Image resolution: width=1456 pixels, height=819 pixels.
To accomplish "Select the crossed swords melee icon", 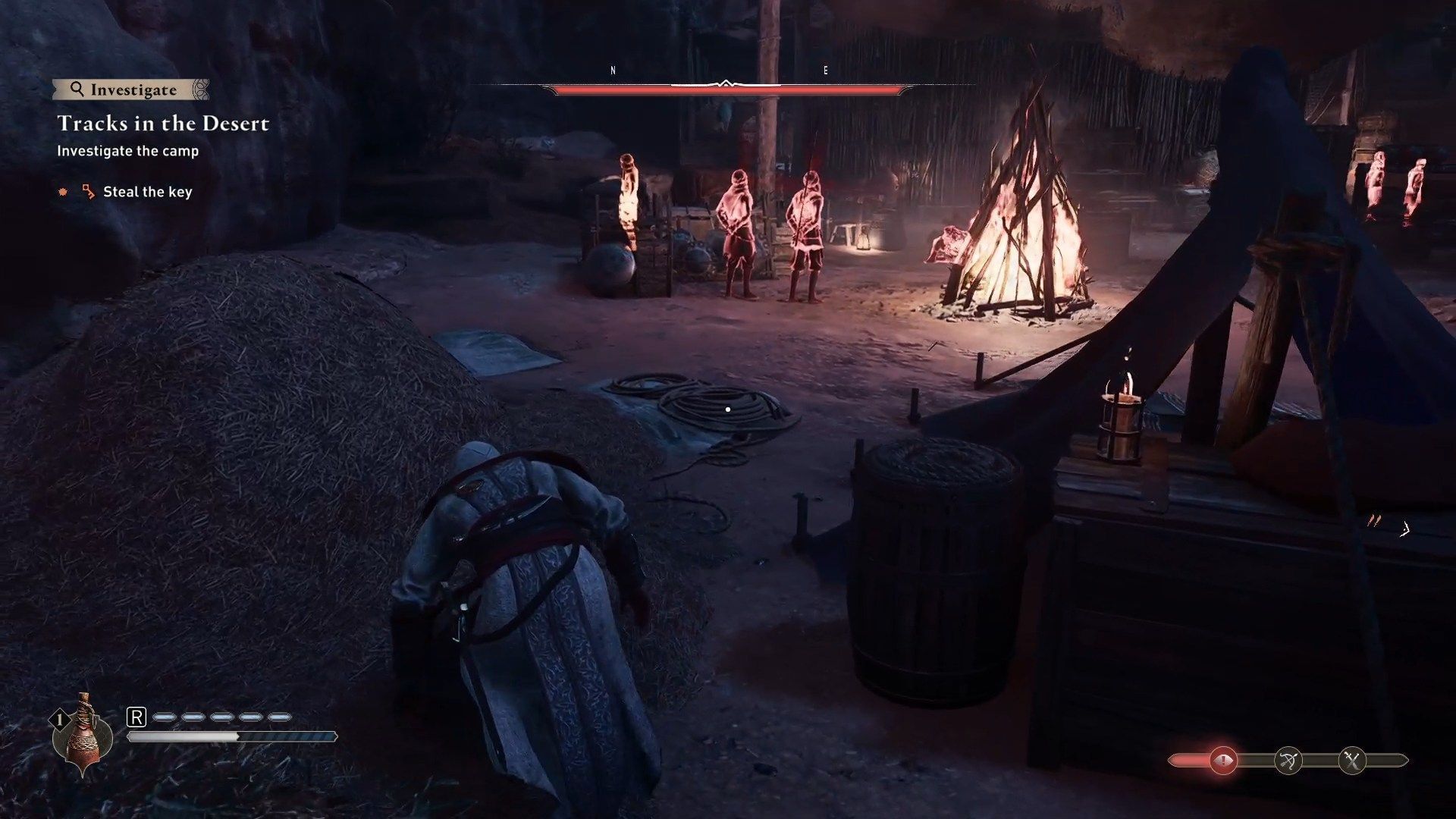I will click(x=1351, y=760).
